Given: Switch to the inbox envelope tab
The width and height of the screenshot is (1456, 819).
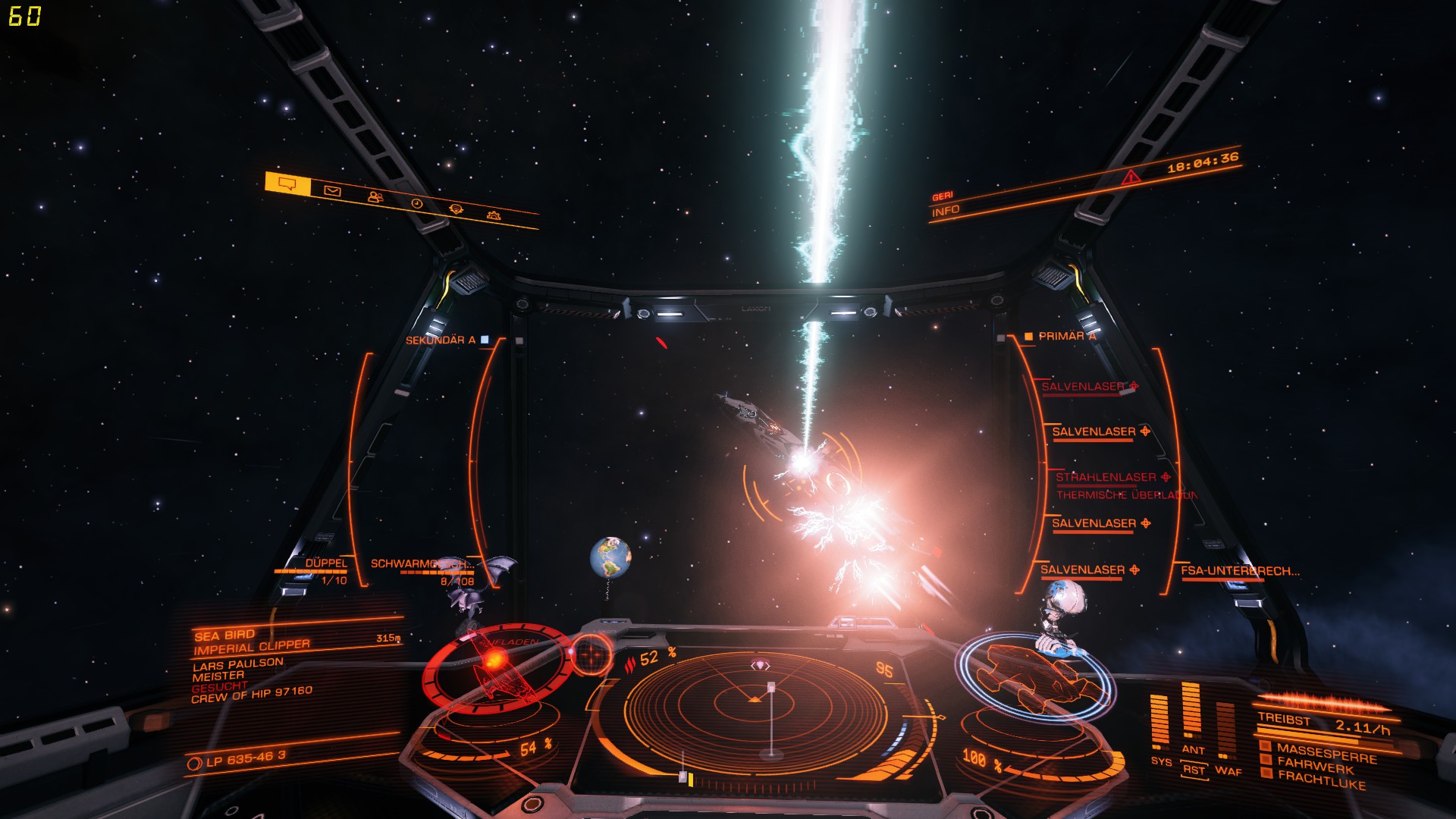Looking at the screenshot, I should click(x=332, y=191).
